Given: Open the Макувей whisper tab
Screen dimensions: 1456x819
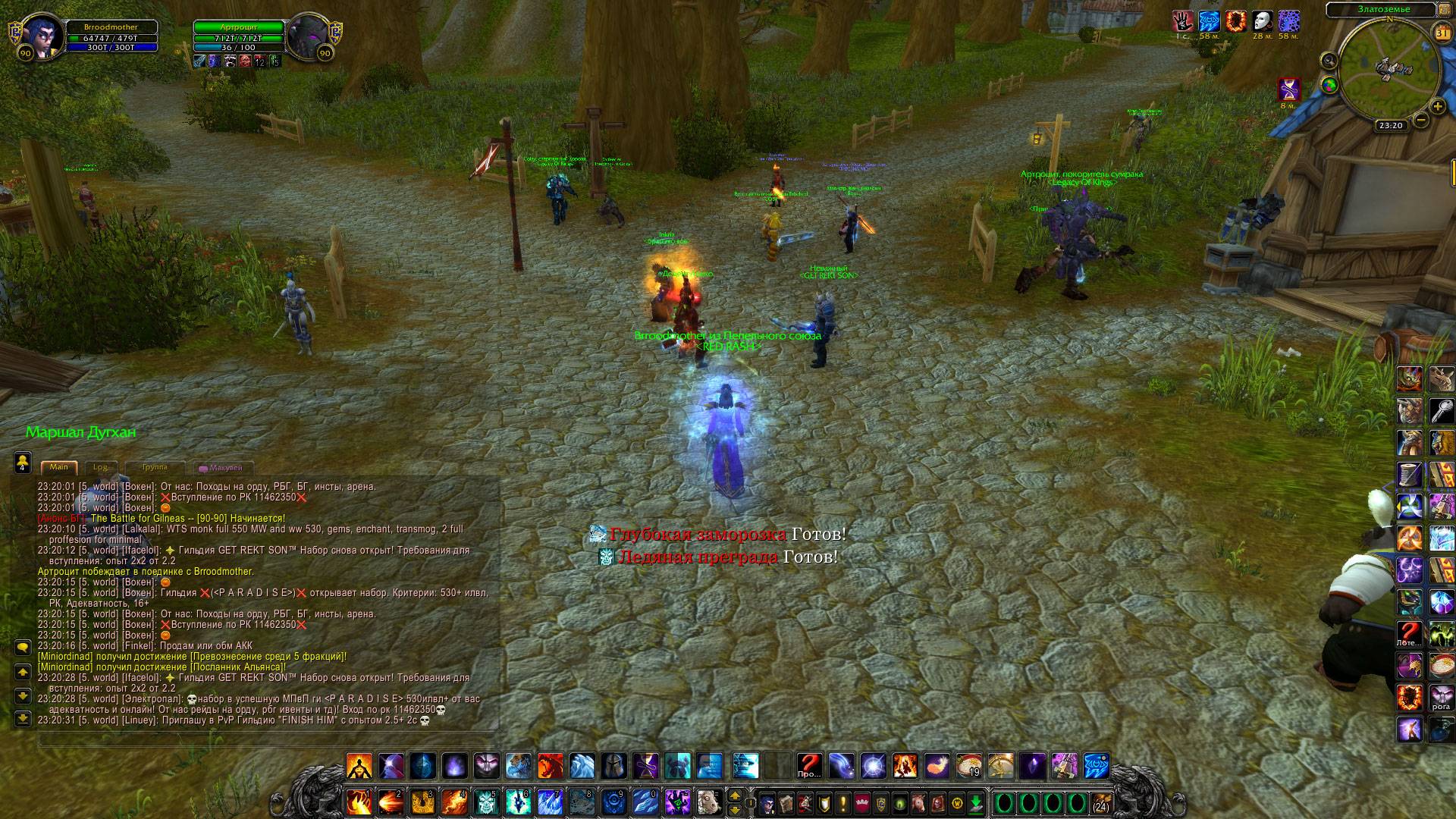Looking at the screenshot, I should pos(221,468).
